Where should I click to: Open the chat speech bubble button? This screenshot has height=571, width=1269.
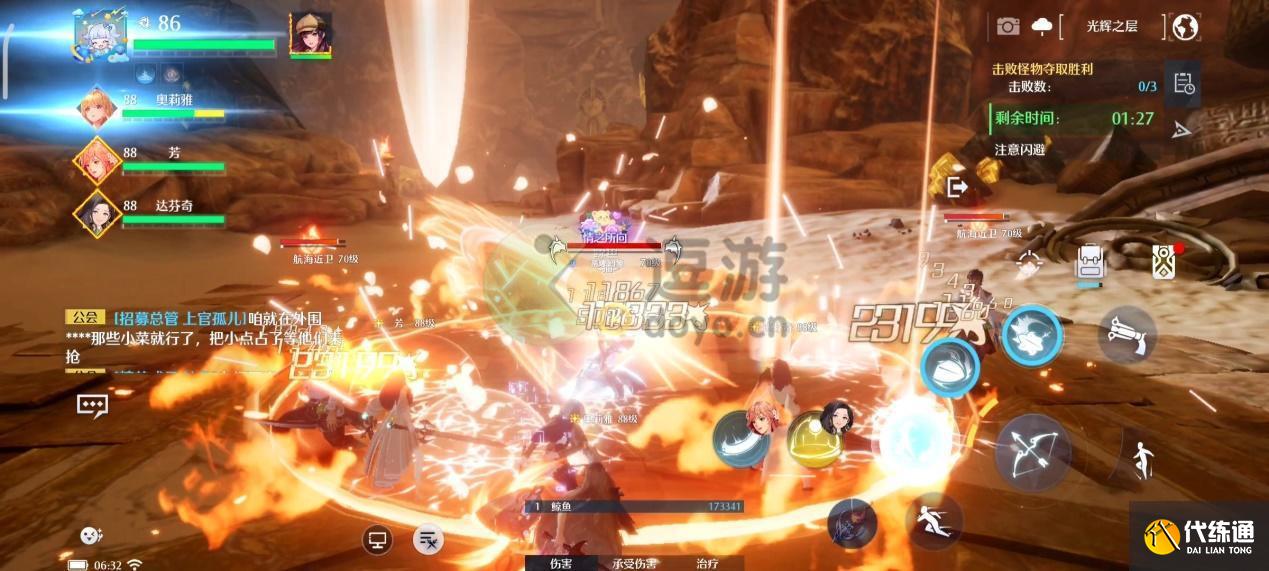[92, 404]
